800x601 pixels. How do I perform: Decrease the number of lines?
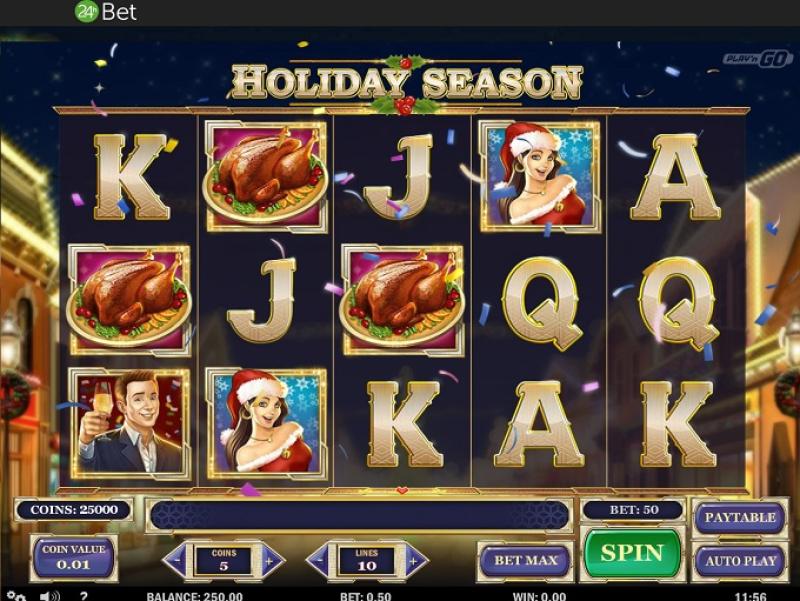pyautogui.click(x=321, y=561)
